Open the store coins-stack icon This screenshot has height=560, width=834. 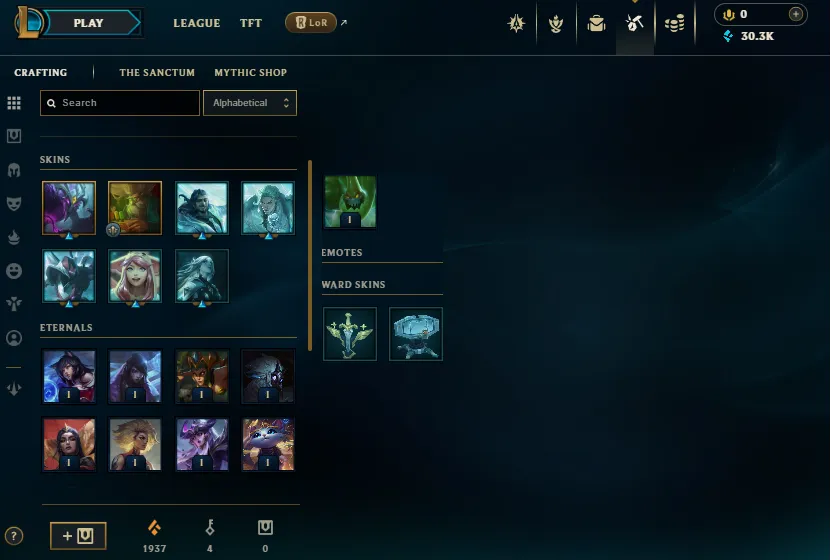coord(675,24)
